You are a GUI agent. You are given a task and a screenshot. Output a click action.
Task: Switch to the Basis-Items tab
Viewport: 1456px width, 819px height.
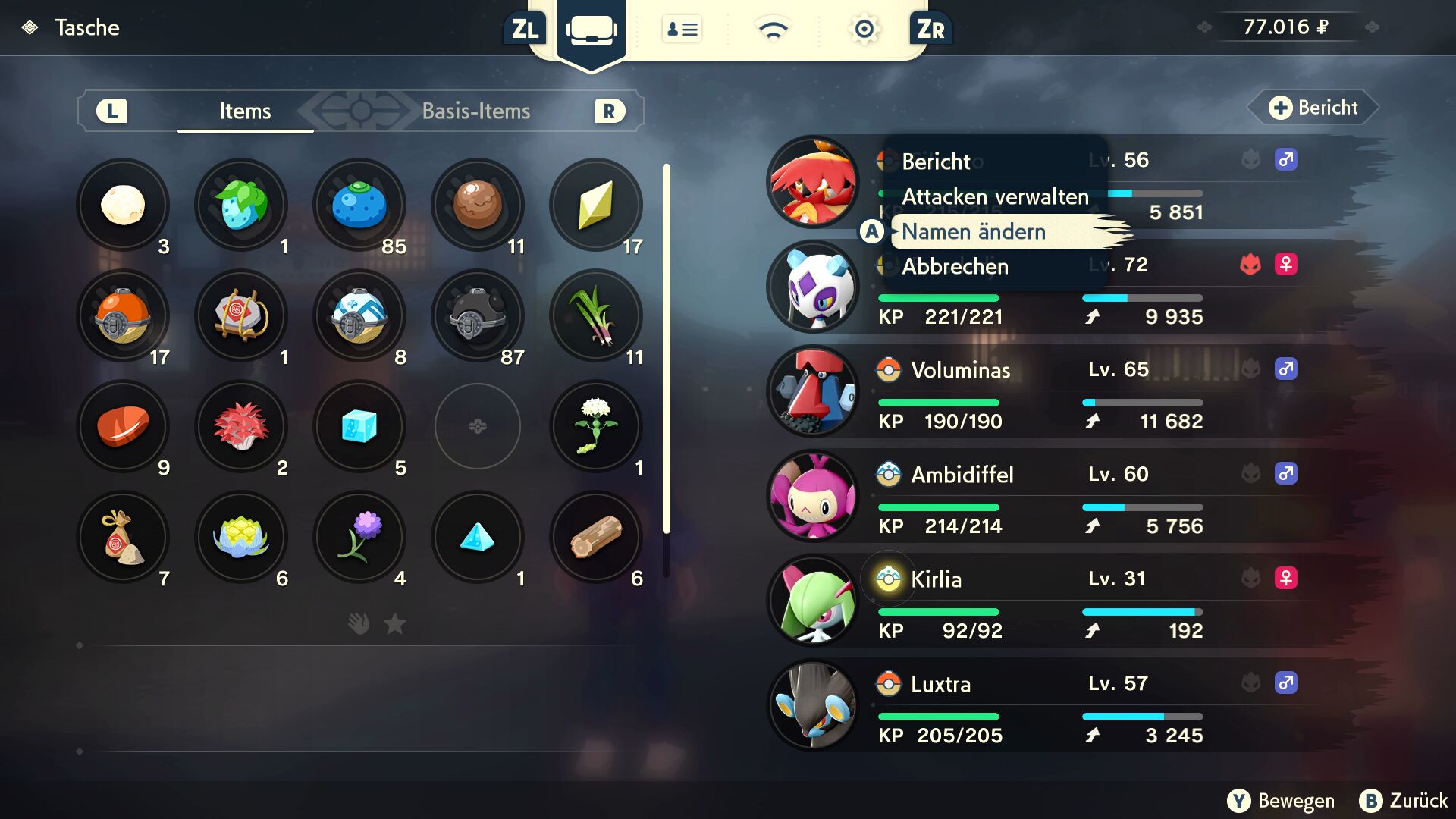coord(475,111)
